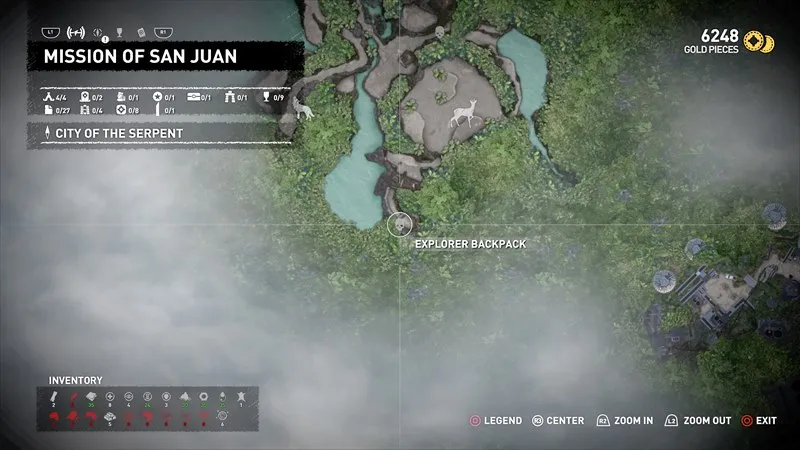Image resolution: width=800 pixels, height=450 pixels.
Task: Click the skull marker on the map
Action: tap(440, 32)
